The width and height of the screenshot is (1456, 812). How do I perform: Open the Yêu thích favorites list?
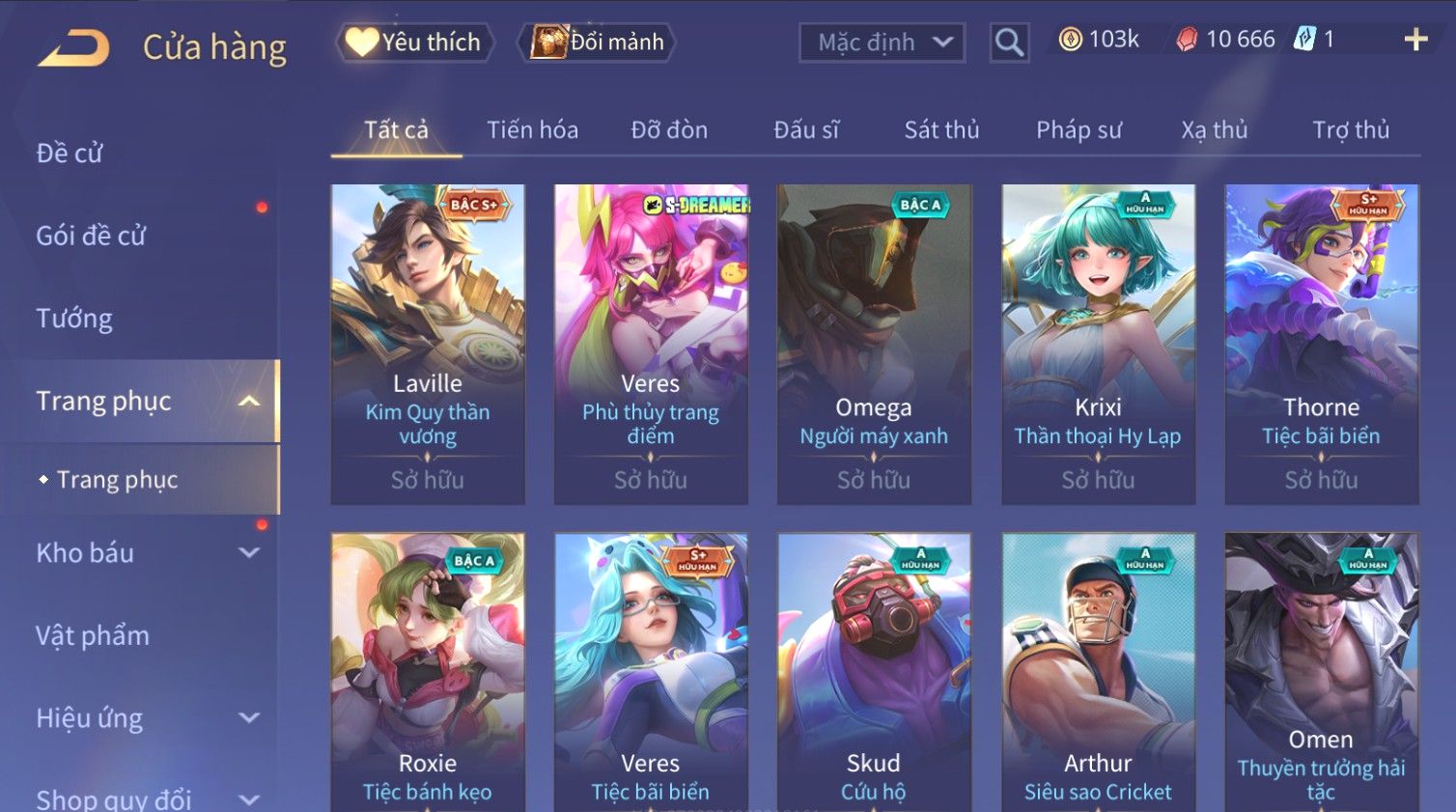415,42
